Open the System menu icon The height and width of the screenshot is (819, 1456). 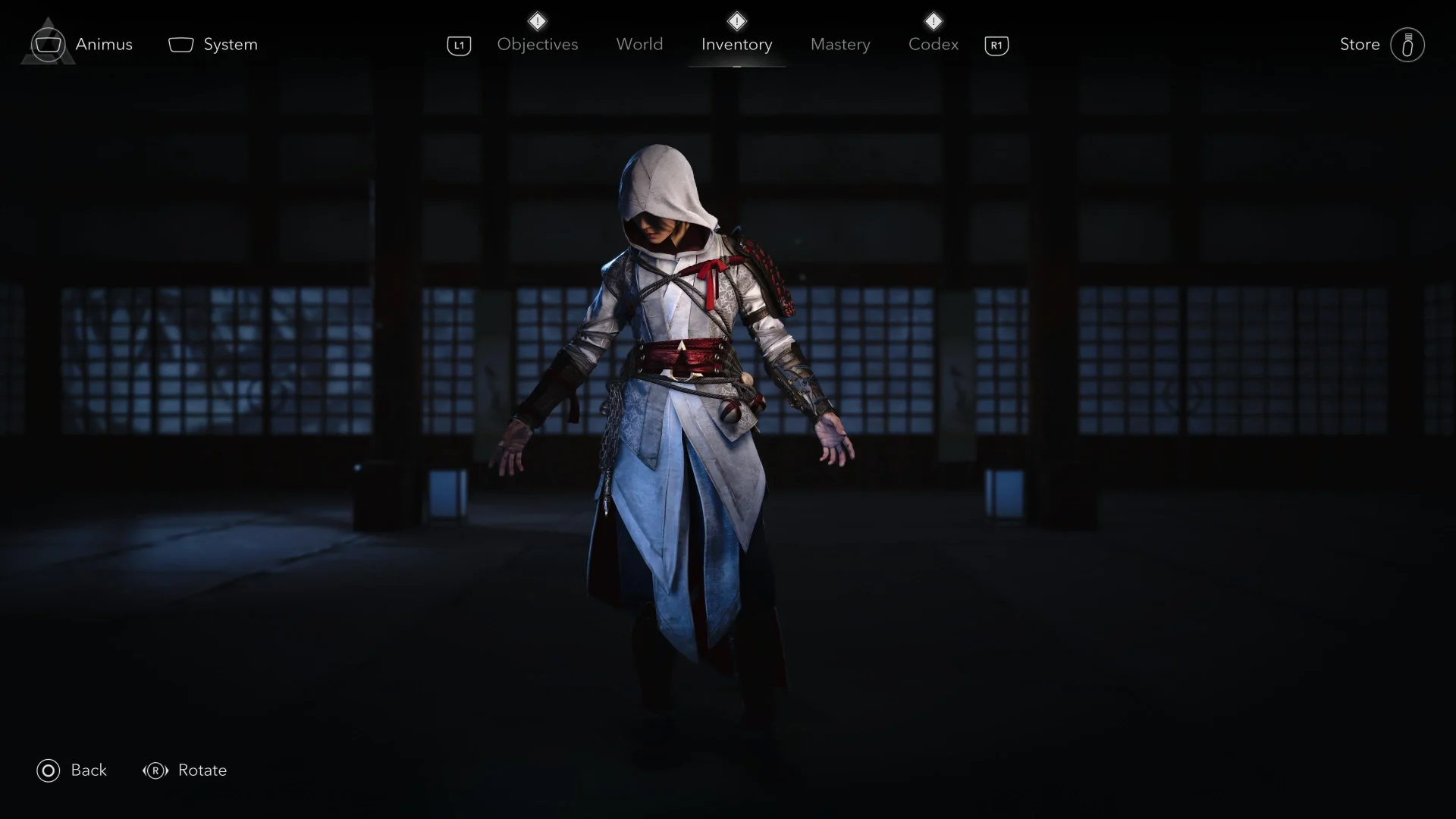(180, 44)
